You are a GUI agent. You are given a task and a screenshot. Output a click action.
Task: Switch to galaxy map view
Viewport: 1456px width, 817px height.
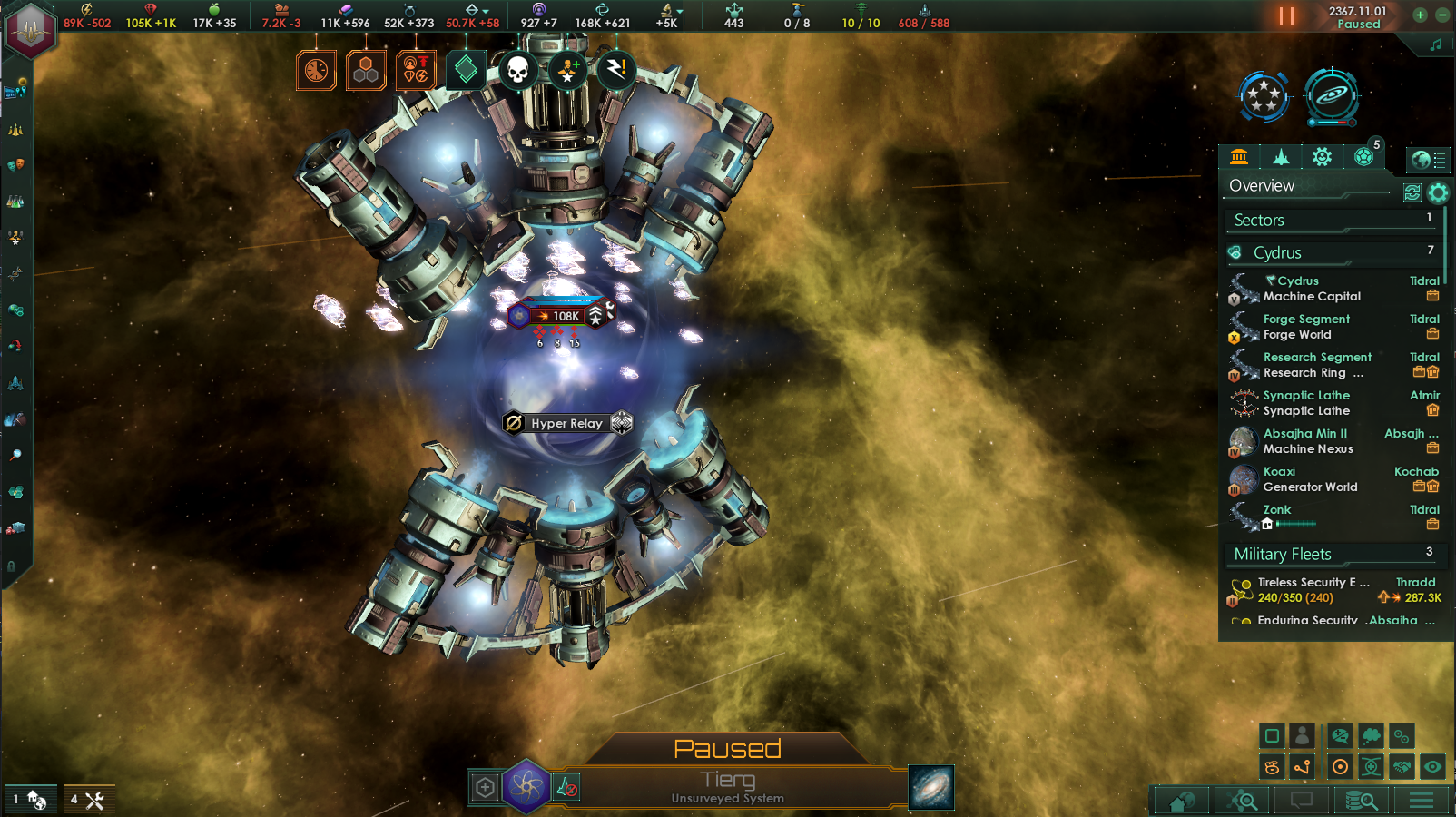tap(930, 787)
